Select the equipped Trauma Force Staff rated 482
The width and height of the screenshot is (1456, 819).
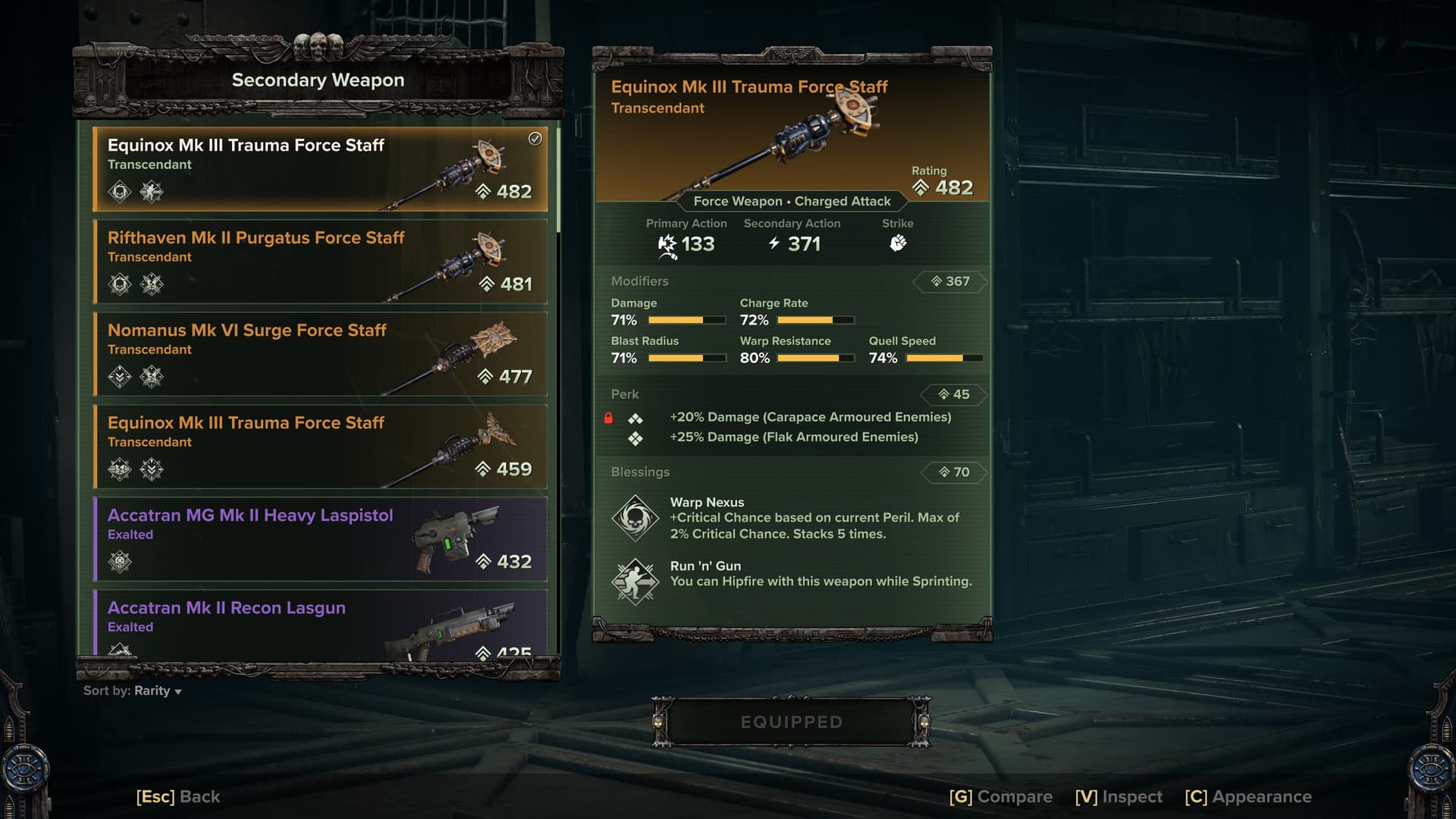pyautogui.click(x=320, y=168)
